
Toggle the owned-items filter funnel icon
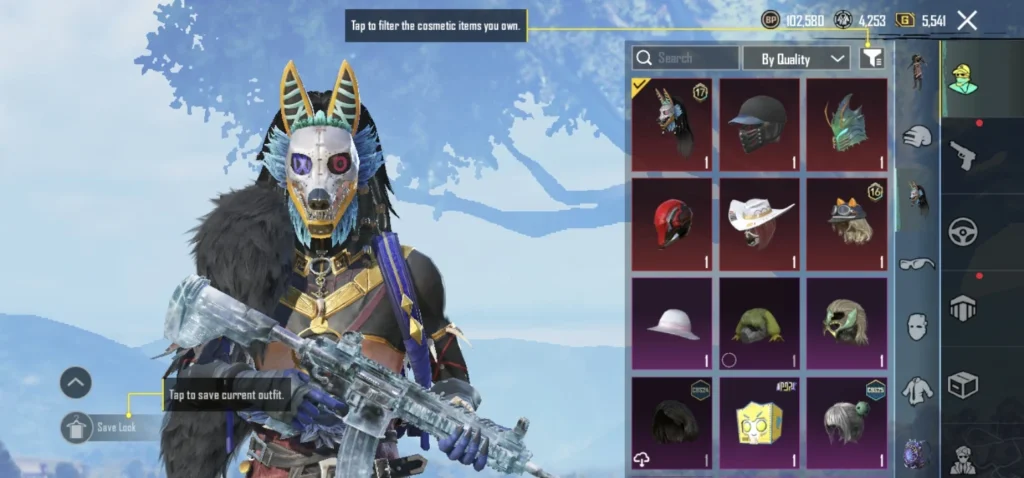[x=871, y=59]
